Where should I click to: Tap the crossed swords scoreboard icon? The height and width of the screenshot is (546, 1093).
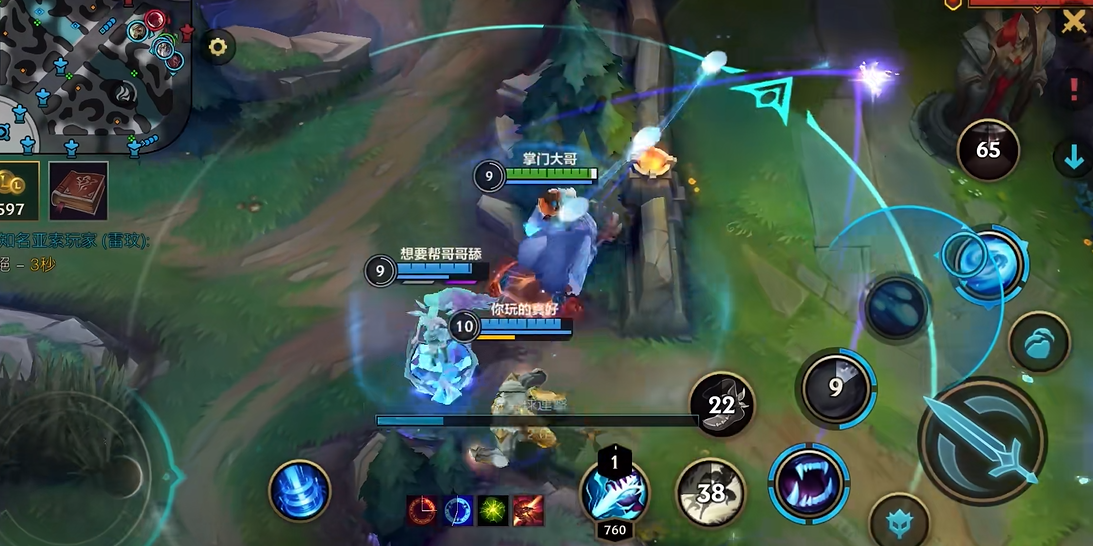[1075, 20]
